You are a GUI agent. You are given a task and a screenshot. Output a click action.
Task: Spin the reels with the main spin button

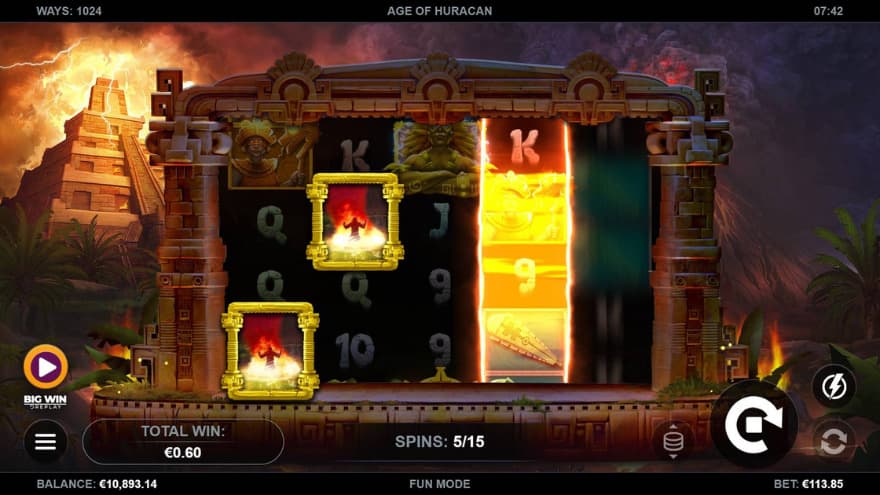click(x=753, y=423)
